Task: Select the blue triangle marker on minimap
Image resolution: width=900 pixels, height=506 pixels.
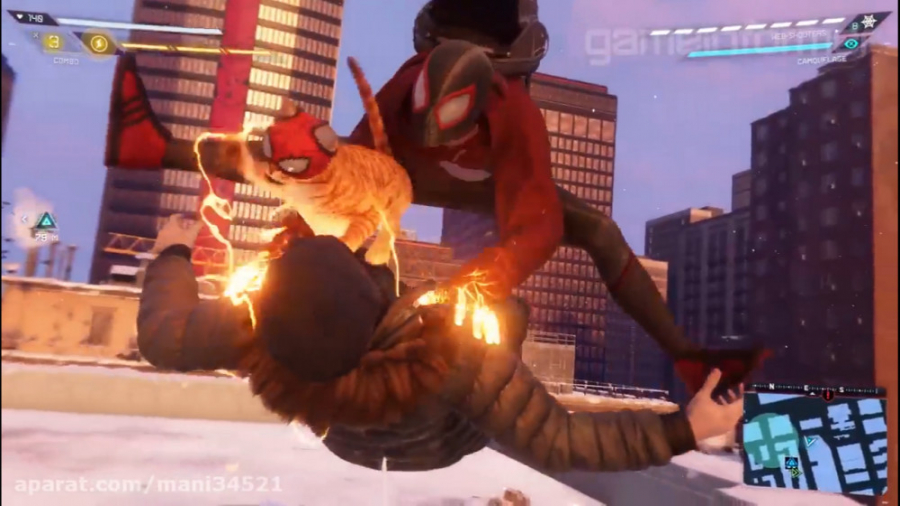Action: click(812, 439)
